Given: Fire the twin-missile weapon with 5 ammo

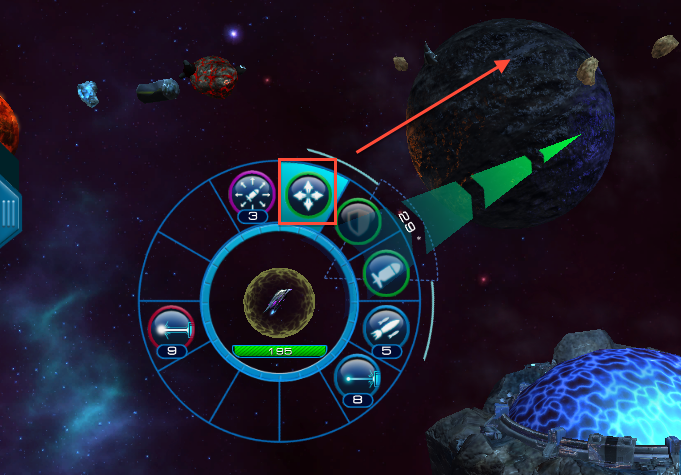Looking at the screenshot, I should pyautogui.click(x=385, y=325).
